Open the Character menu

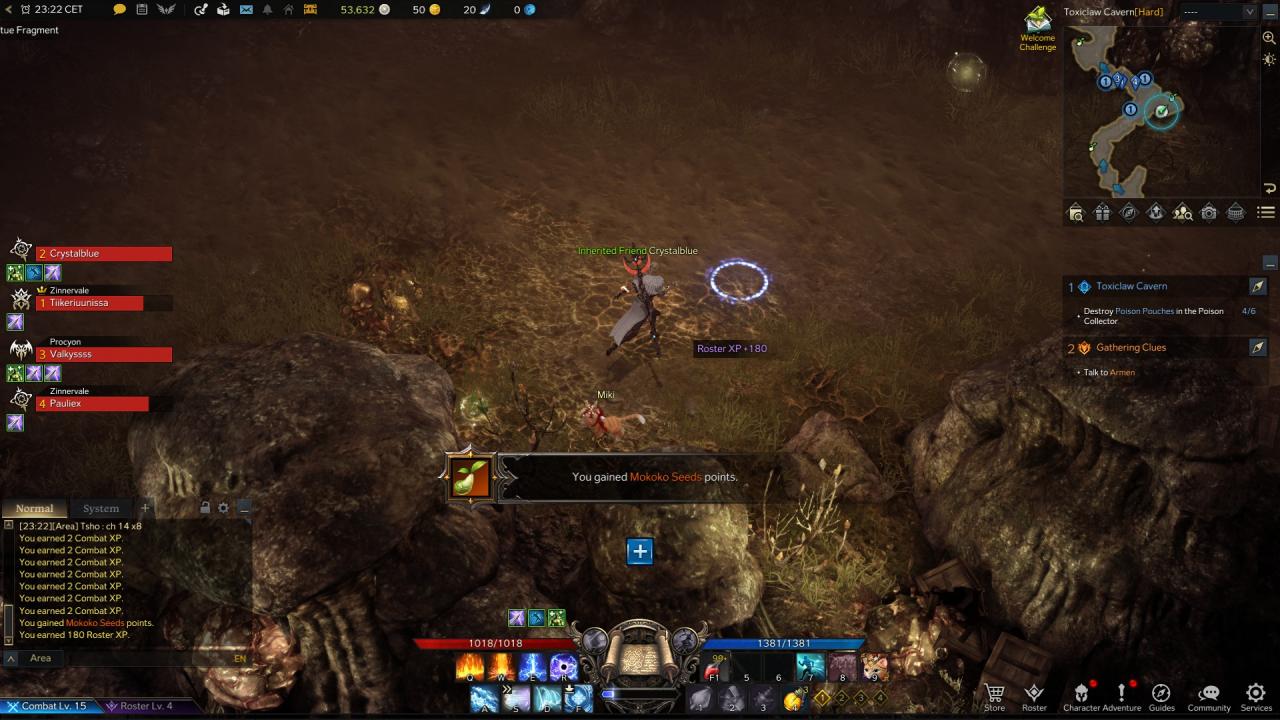click(x=1081, y=696)
